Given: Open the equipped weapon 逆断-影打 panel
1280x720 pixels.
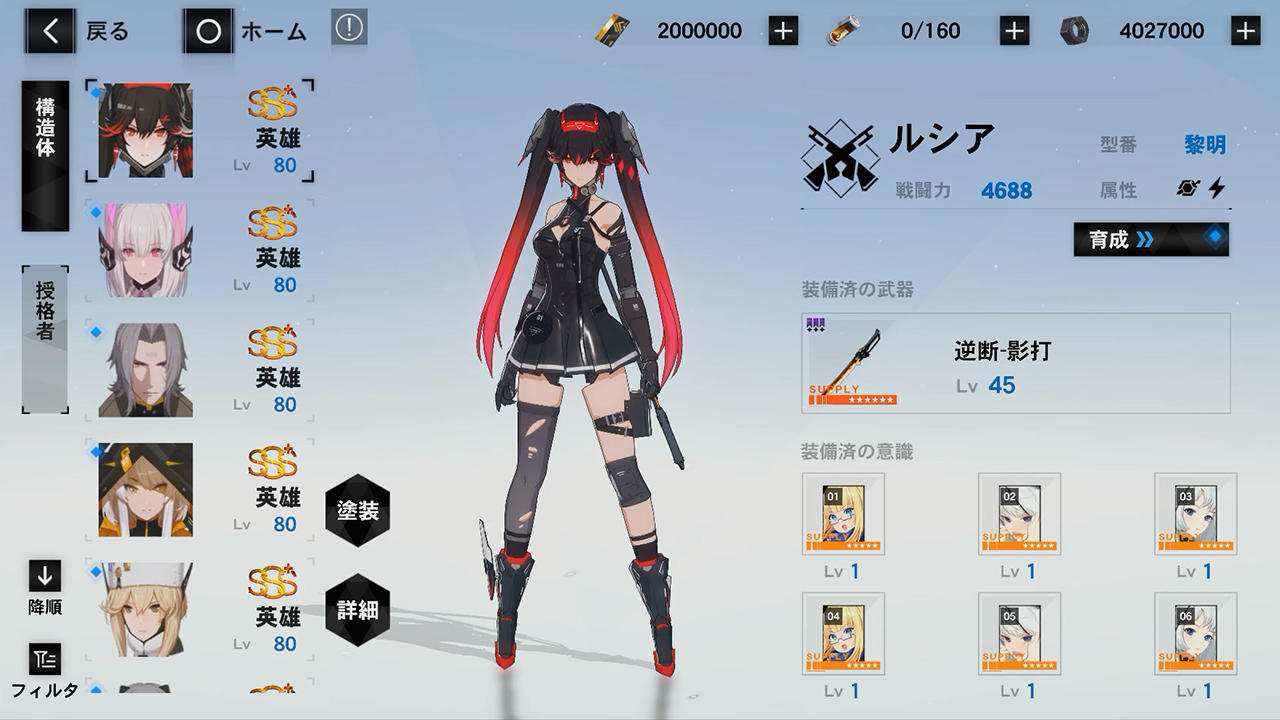Looking at the screenshot, I should 1017,362.
